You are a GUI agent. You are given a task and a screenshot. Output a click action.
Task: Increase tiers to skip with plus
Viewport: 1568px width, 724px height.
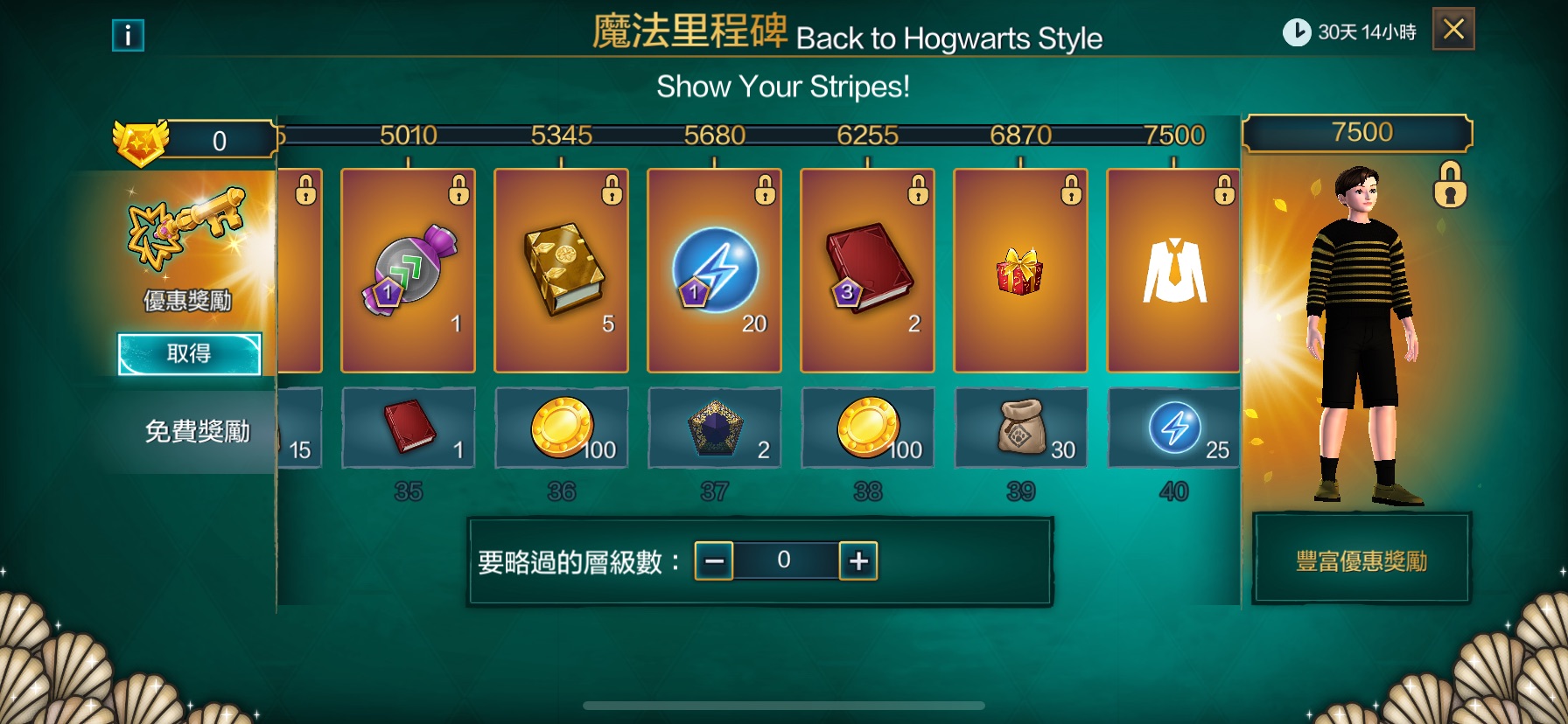(x=858, y=560)
